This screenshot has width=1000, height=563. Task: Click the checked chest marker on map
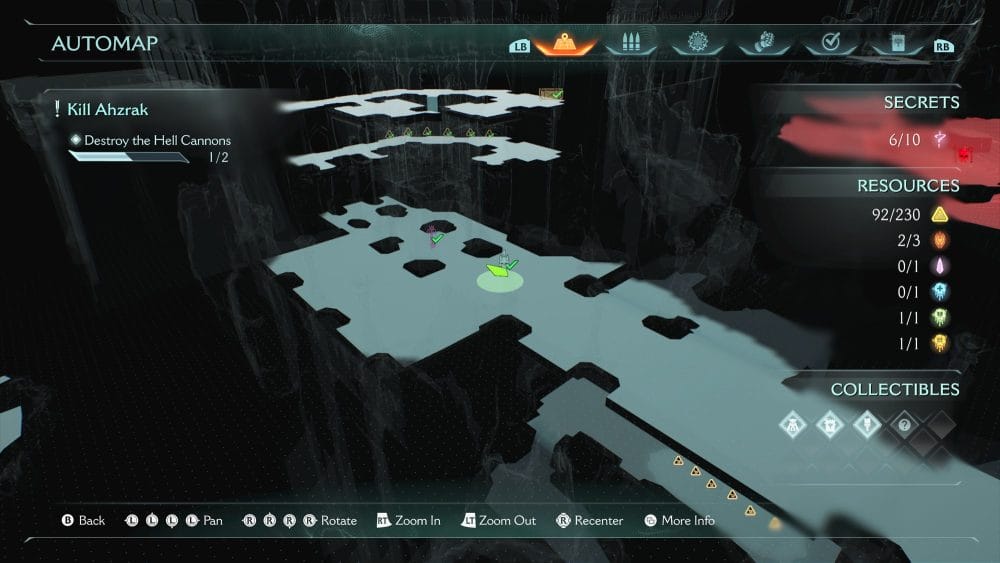pos(552,95)
